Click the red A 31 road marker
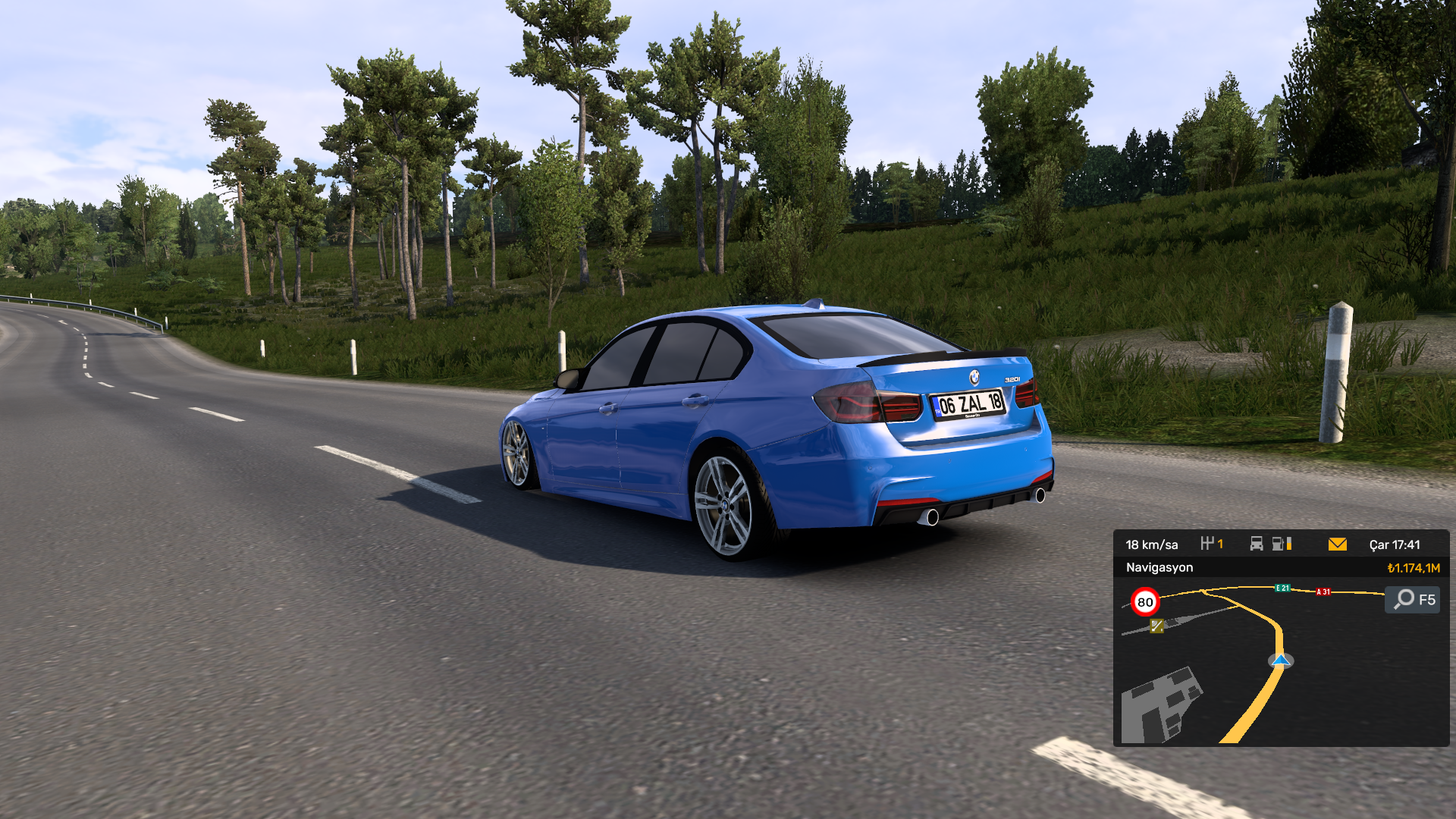The image size is (1456, 819). [1323, 591]
